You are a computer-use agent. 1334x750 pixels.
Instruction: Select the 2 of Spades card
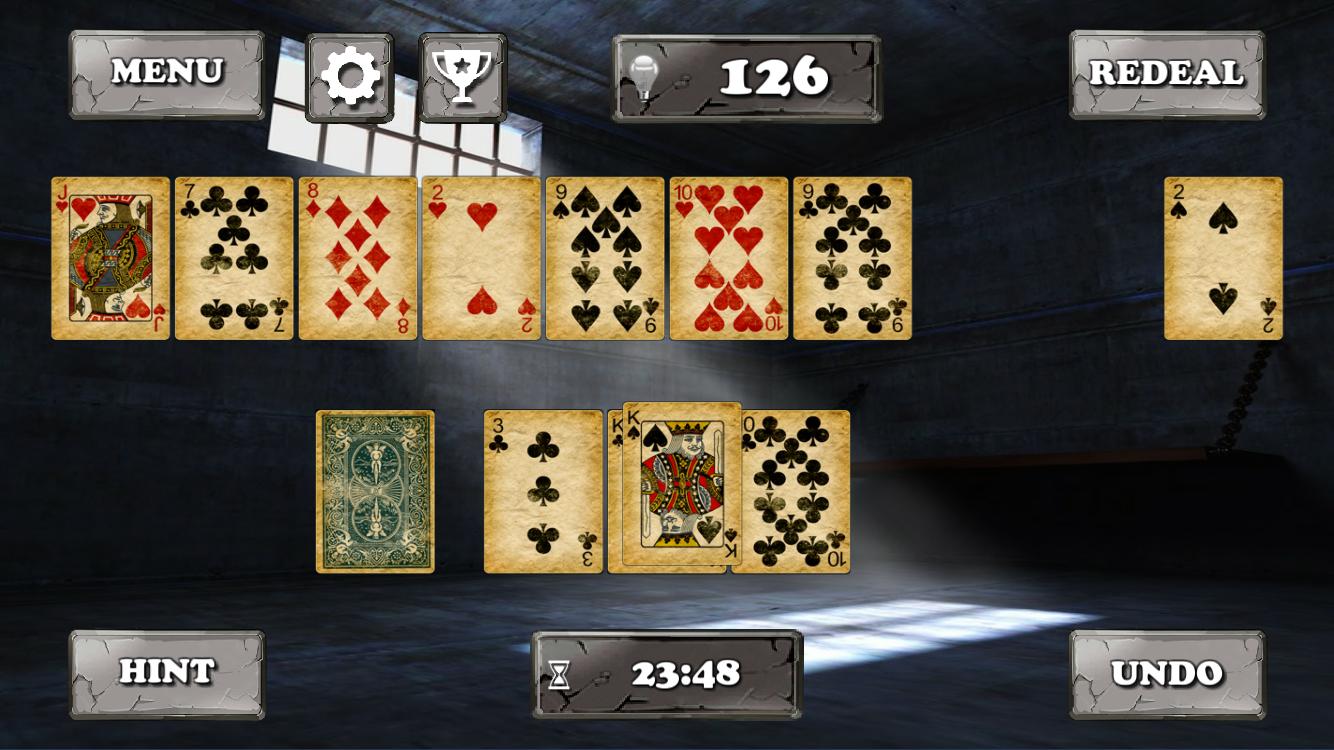(1222, 258)
